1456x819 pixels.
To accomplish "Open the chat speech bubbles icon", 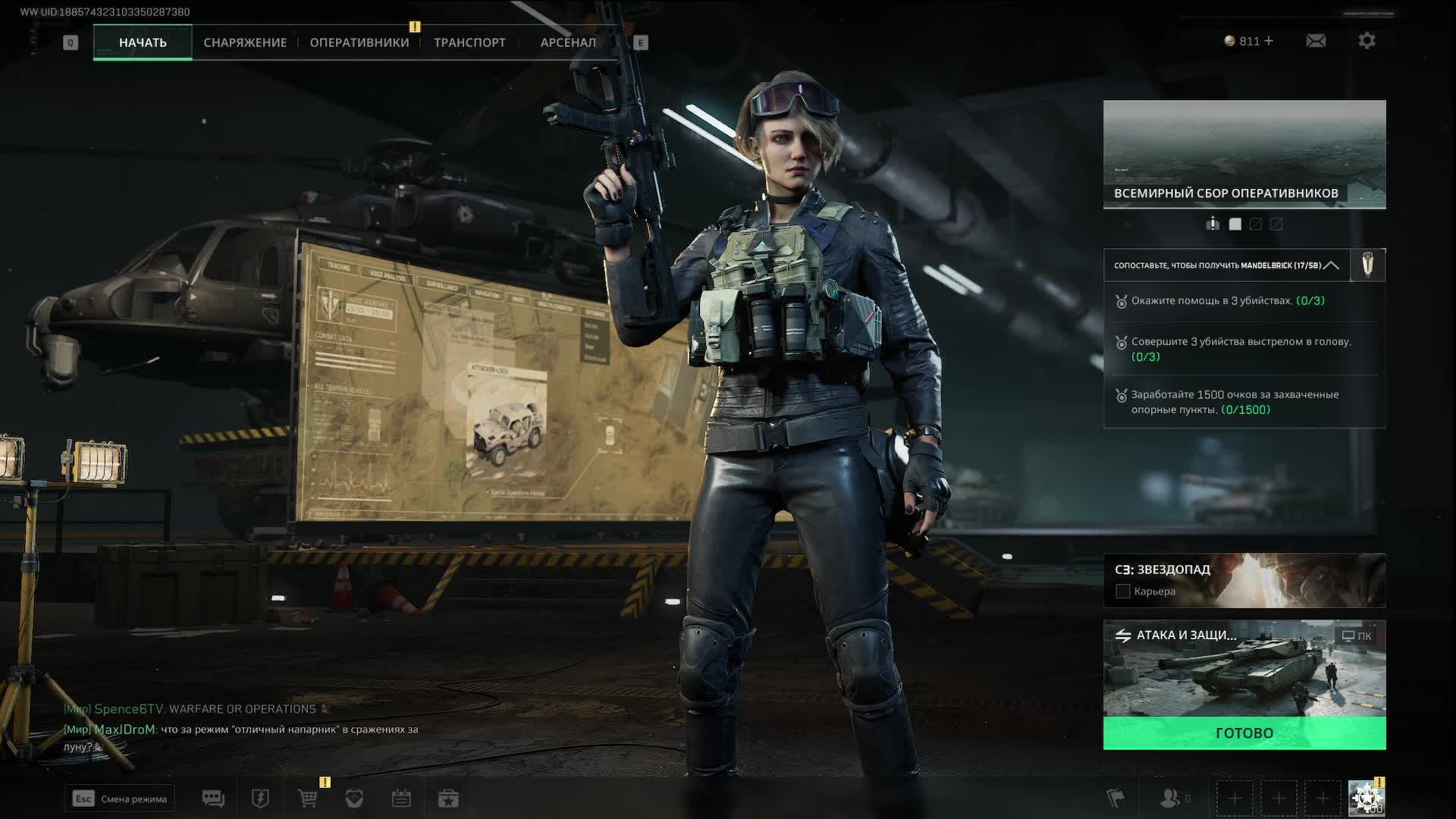I will 213,799.
